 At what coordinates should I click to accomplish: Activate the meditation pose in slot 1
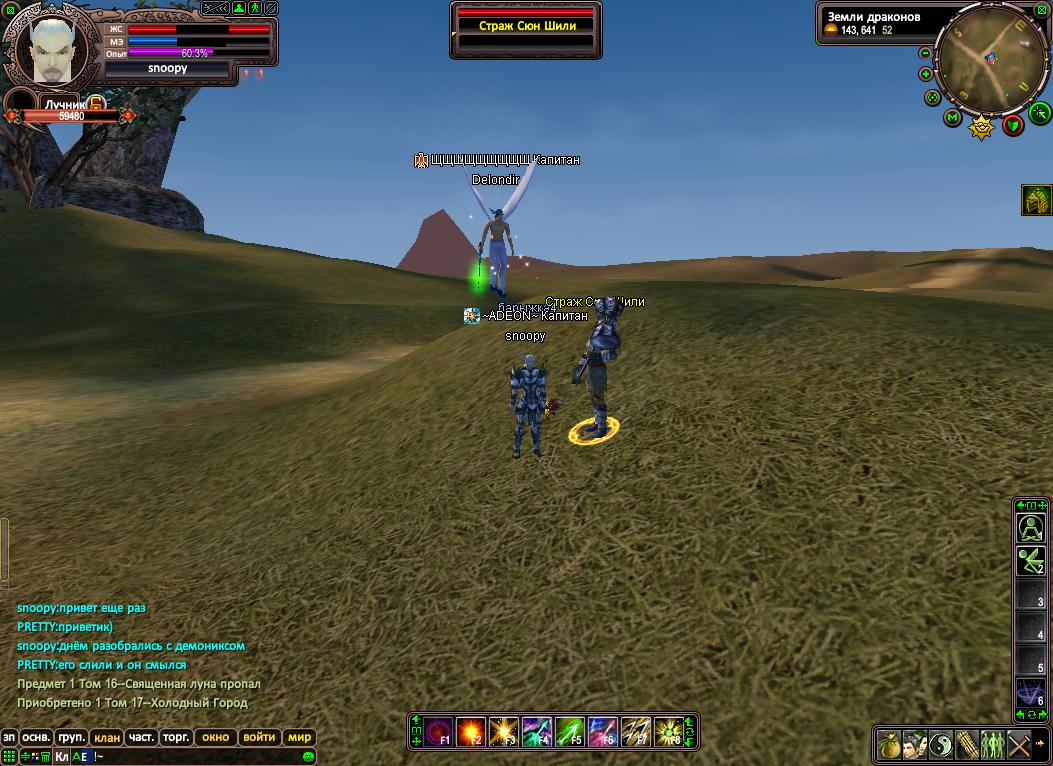coord(1030,528)
